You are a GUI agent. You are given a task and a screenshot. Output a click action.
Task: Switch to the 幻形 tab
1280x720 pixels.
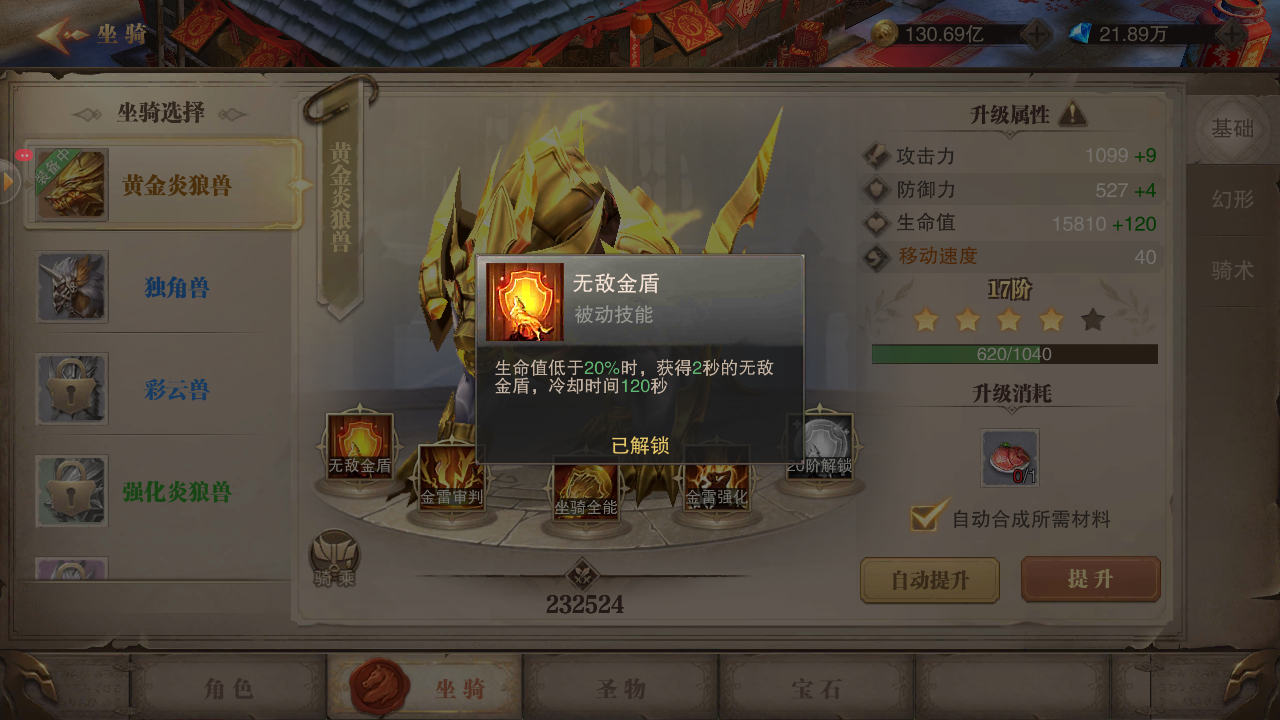1231,200
